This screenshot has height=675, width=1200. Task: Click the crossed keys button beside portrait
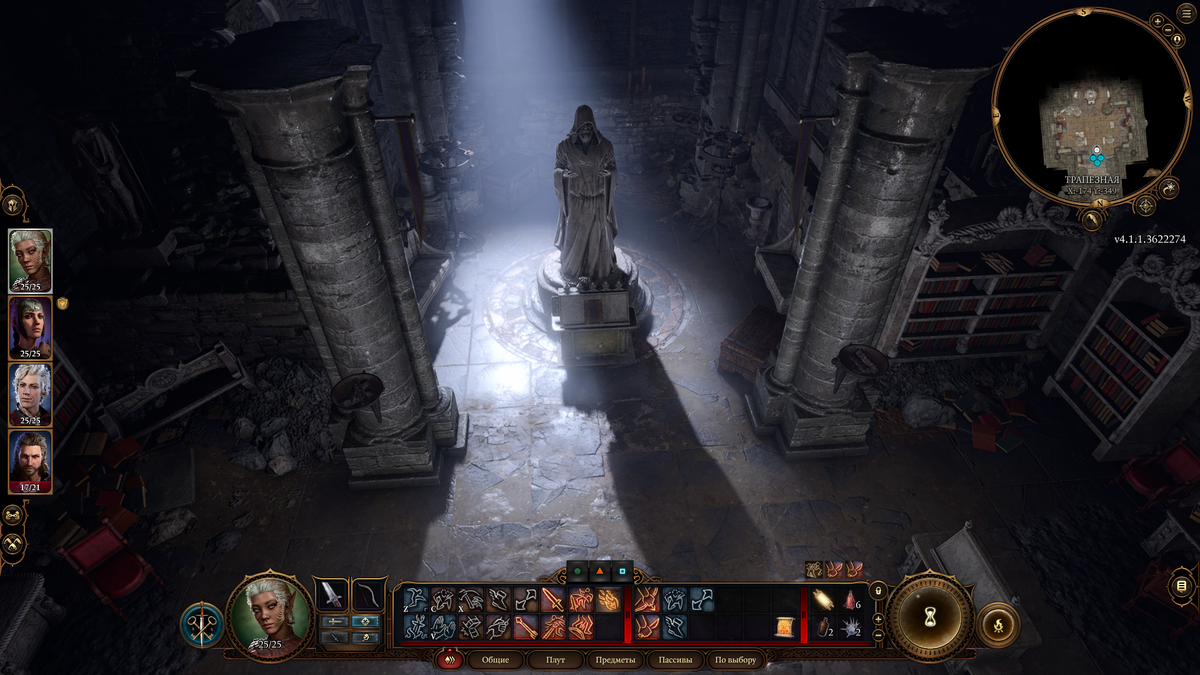click(x=201, y=622)
